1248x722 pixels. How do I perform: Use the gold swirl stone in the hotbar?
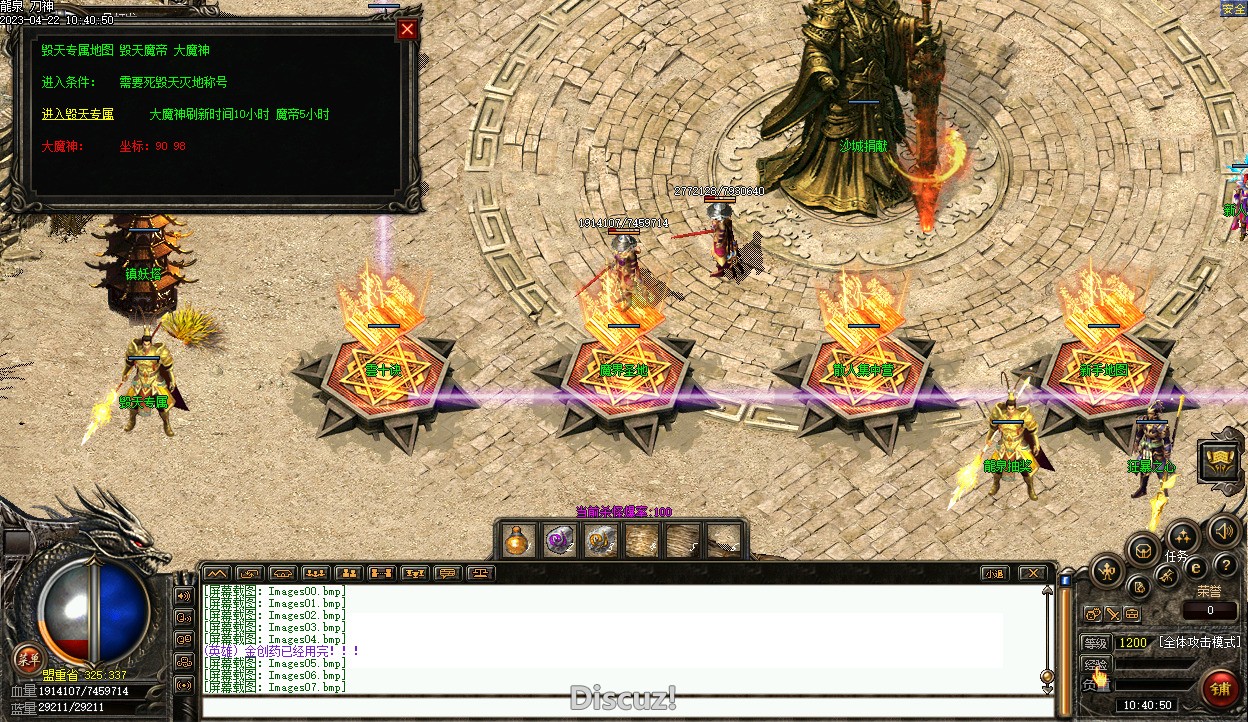point(600,540)
